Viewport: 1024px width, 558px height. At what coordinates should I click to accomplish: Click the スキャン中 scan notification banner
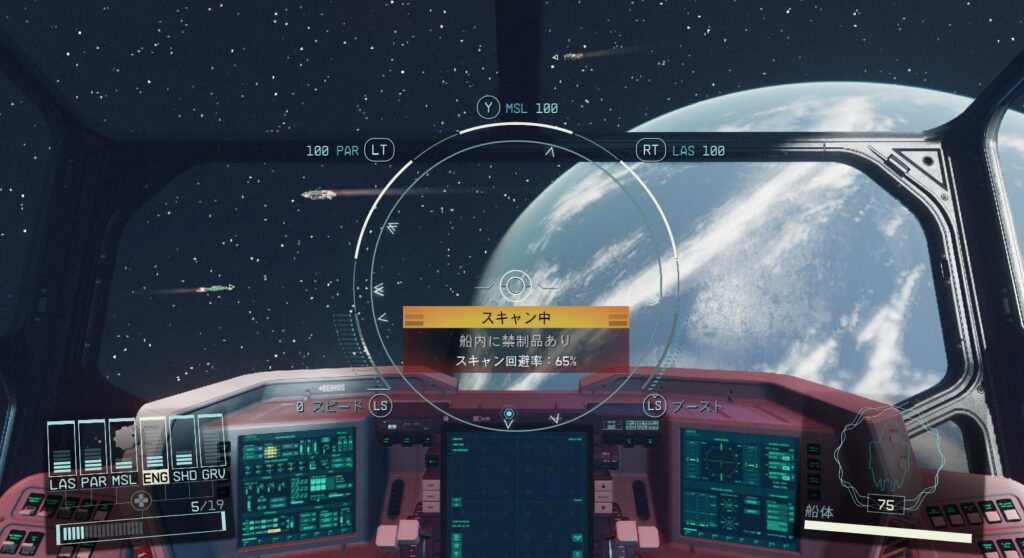[516, 317]
